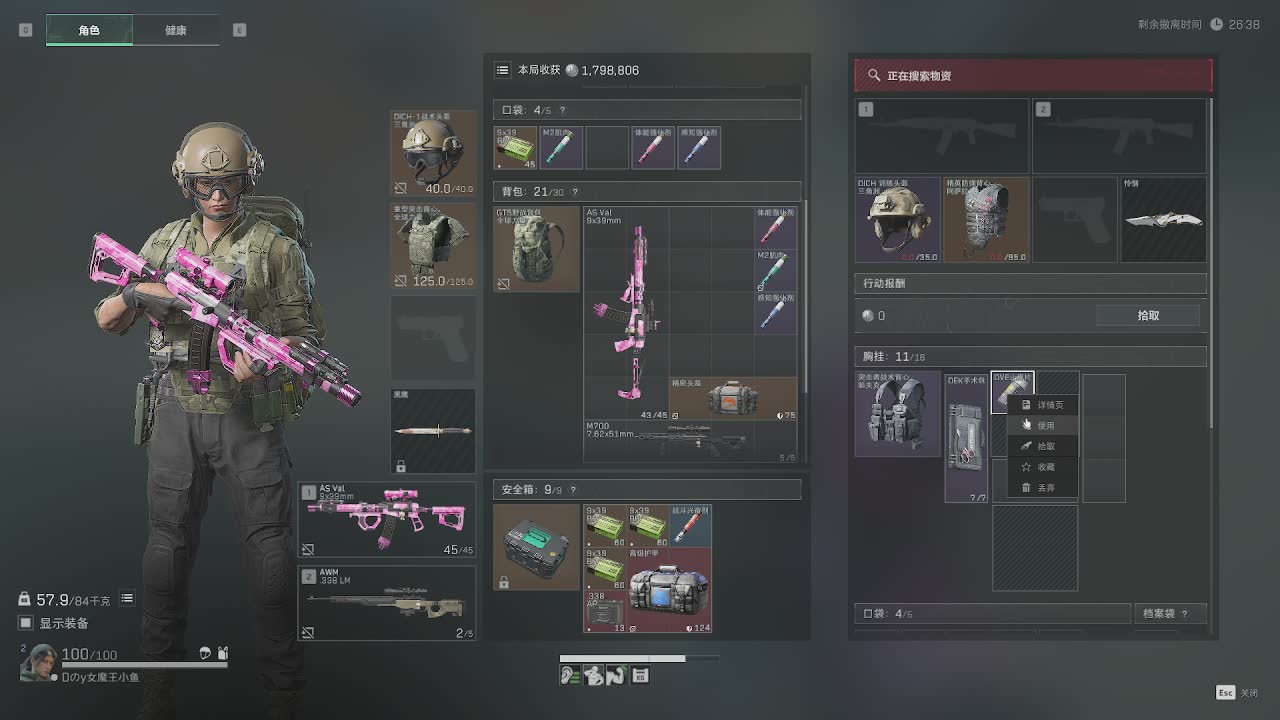Select 收藏 to favorite the item

[x=1045, y=467]
